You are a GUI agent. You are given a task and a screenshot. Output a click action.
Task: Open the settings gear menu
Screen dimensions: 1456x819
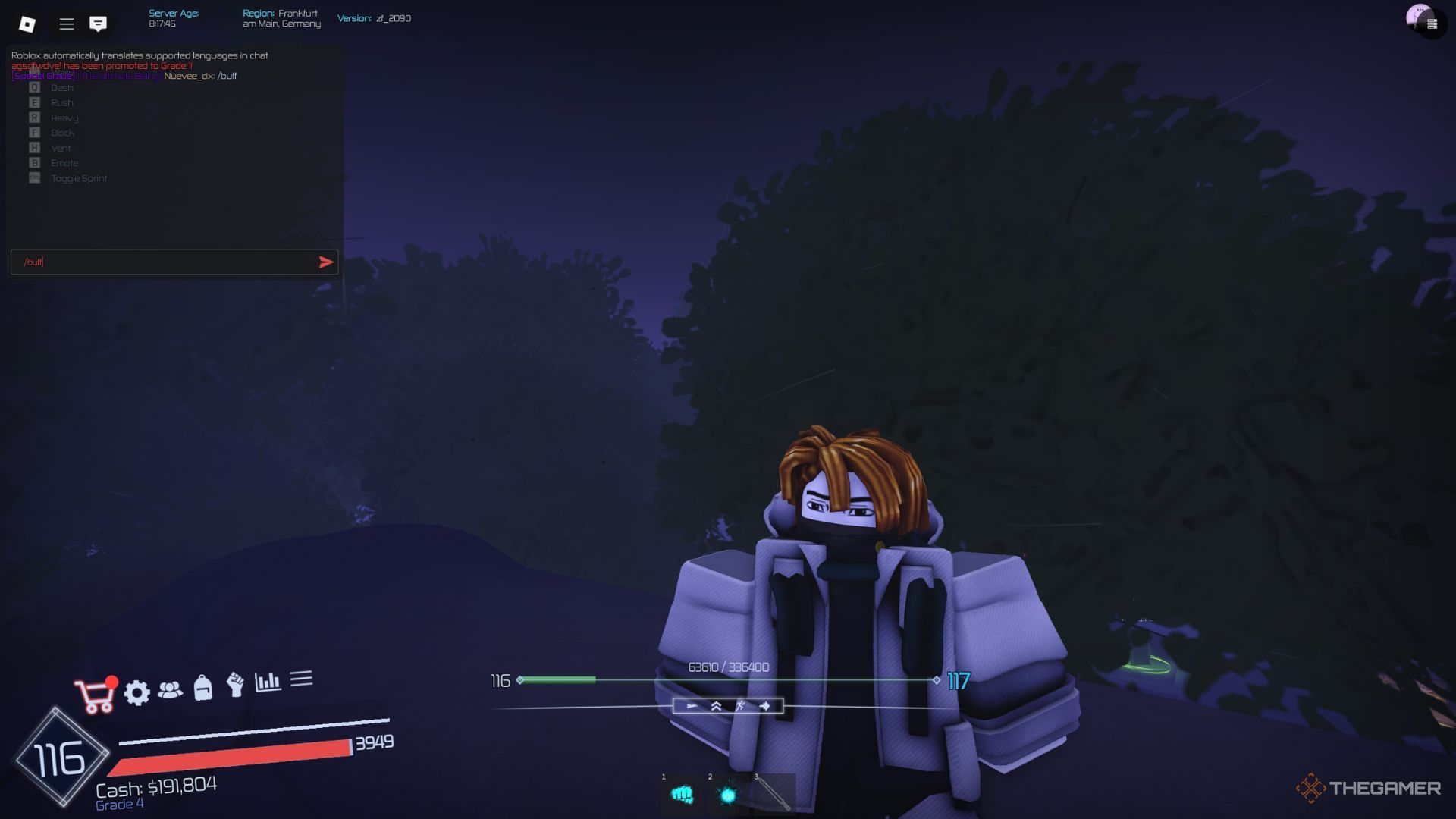[136, 692]
